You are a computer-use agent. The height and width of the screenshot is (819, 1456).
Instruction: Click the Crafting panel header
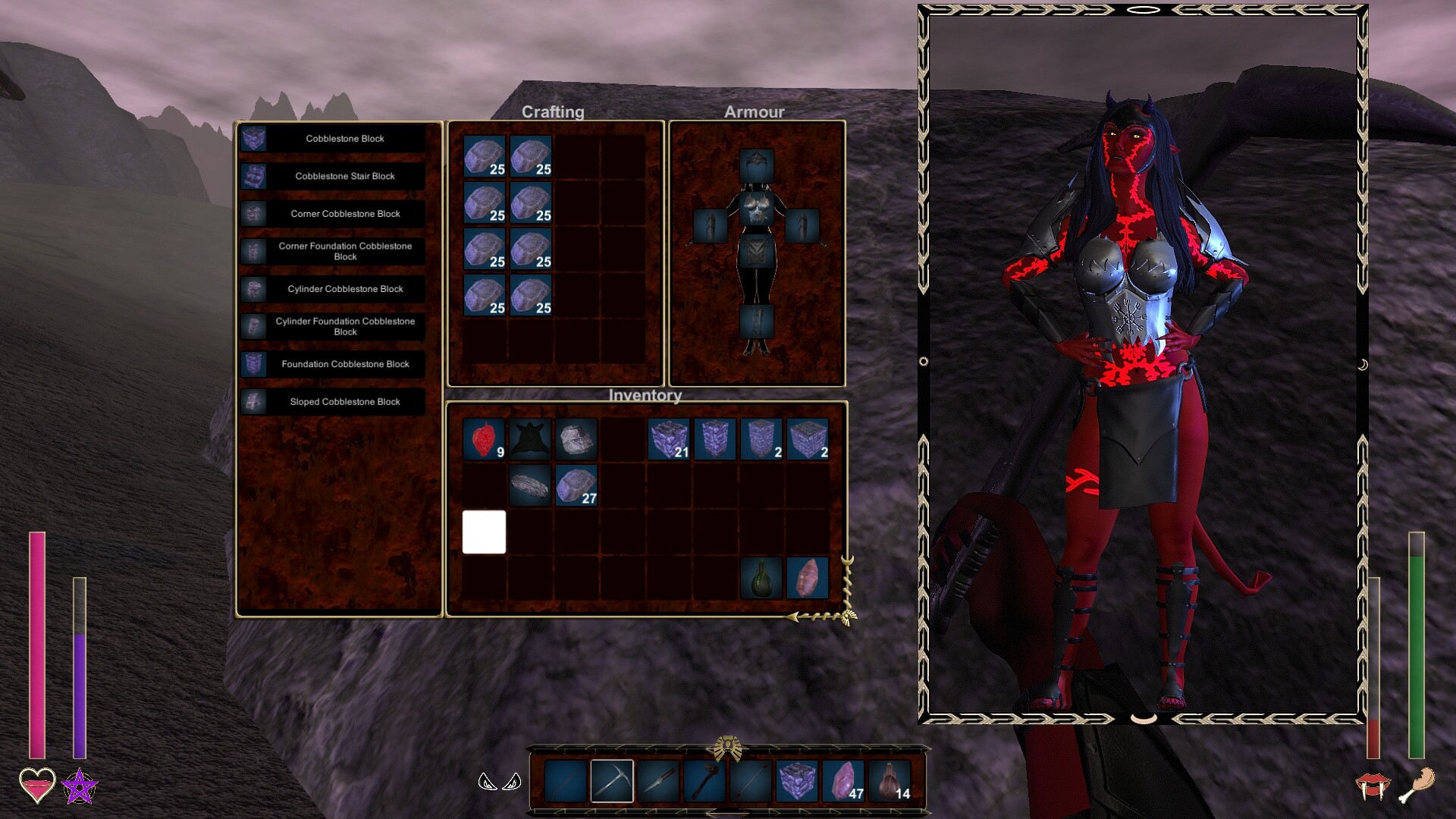[x=554, y=111]
